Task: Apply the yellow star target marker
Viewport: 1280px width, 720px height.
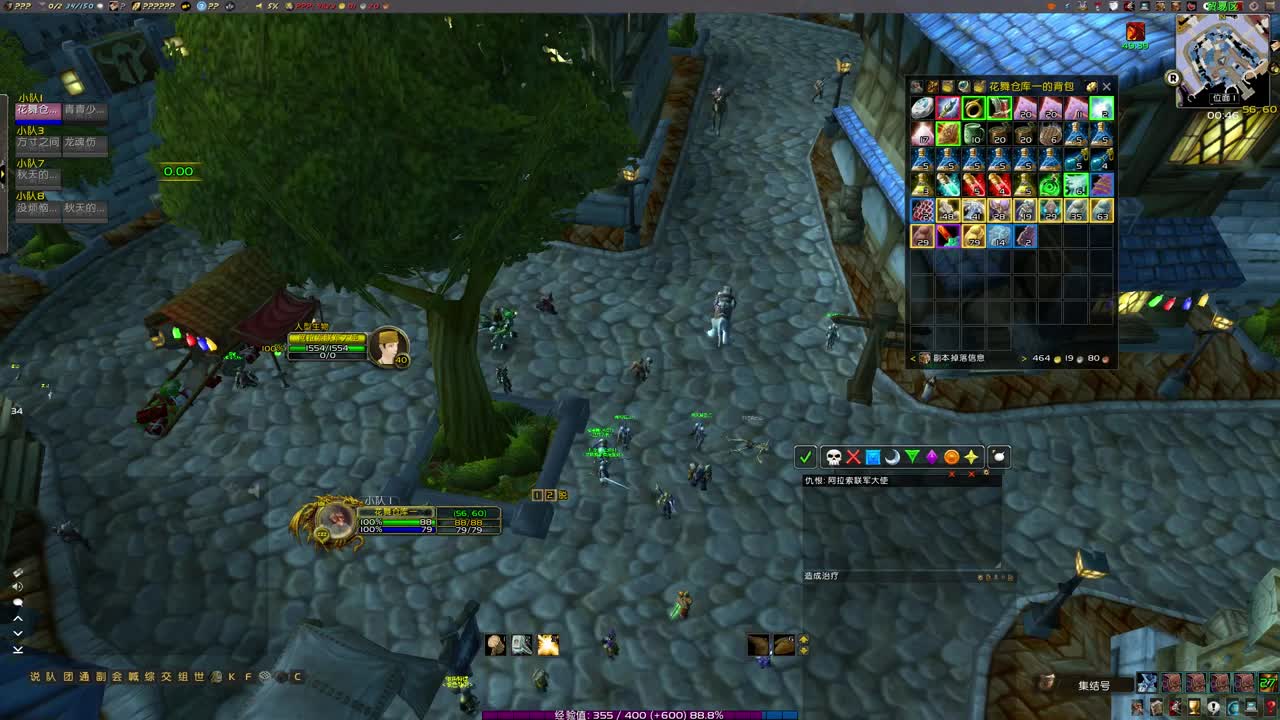Action: pyautogui.click(x=971, y=457)
